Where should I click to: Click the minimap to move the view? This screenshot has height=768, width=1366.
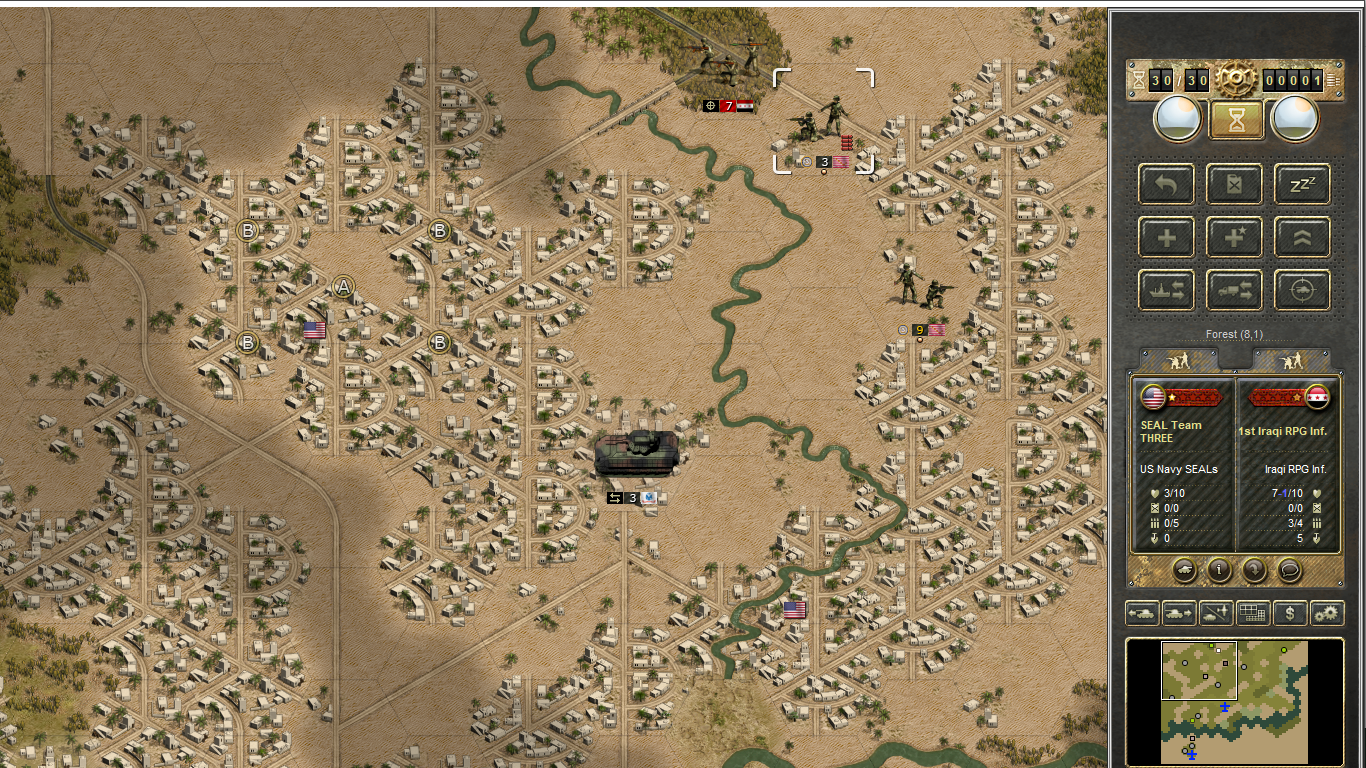pyautogui.click(x=1234, y=702)
